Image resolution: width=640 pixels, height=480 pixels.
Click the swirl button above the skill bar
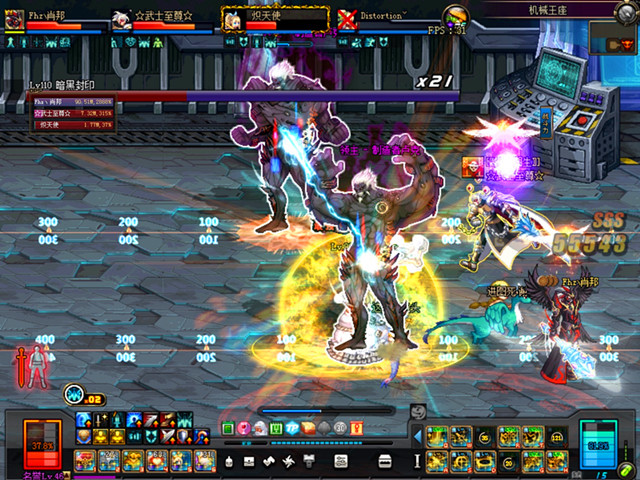(x=419, y=410)
